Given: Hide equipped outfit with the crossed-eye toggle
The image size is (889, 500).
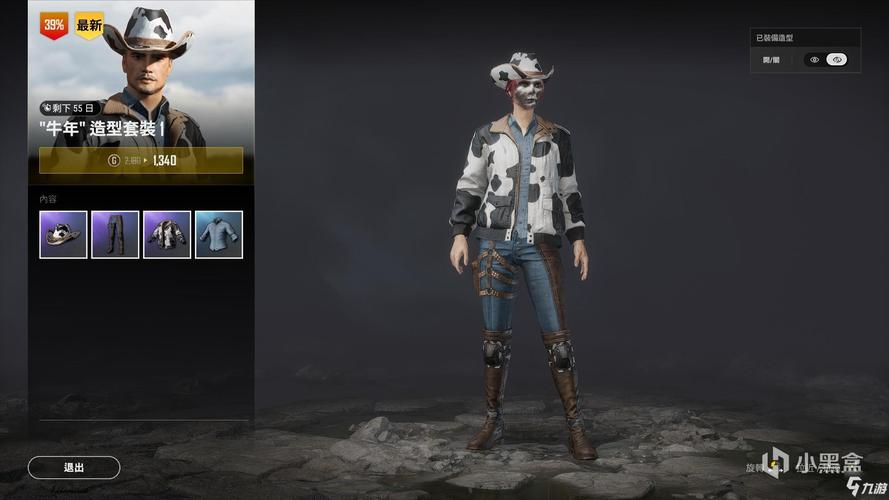Looking at the screenshot, I should coord(838,60).
